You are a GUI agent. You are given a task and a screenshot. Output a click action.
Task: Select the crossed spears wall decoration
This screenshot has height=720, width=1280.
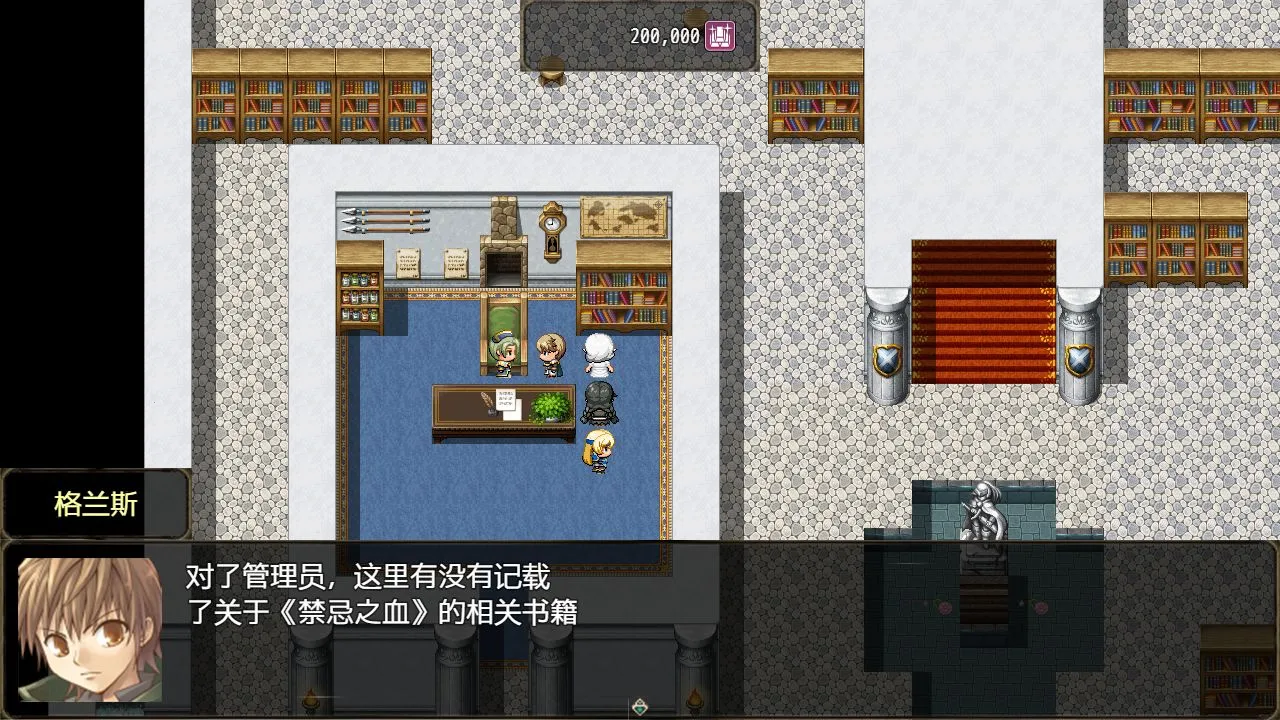coord(387,221)
